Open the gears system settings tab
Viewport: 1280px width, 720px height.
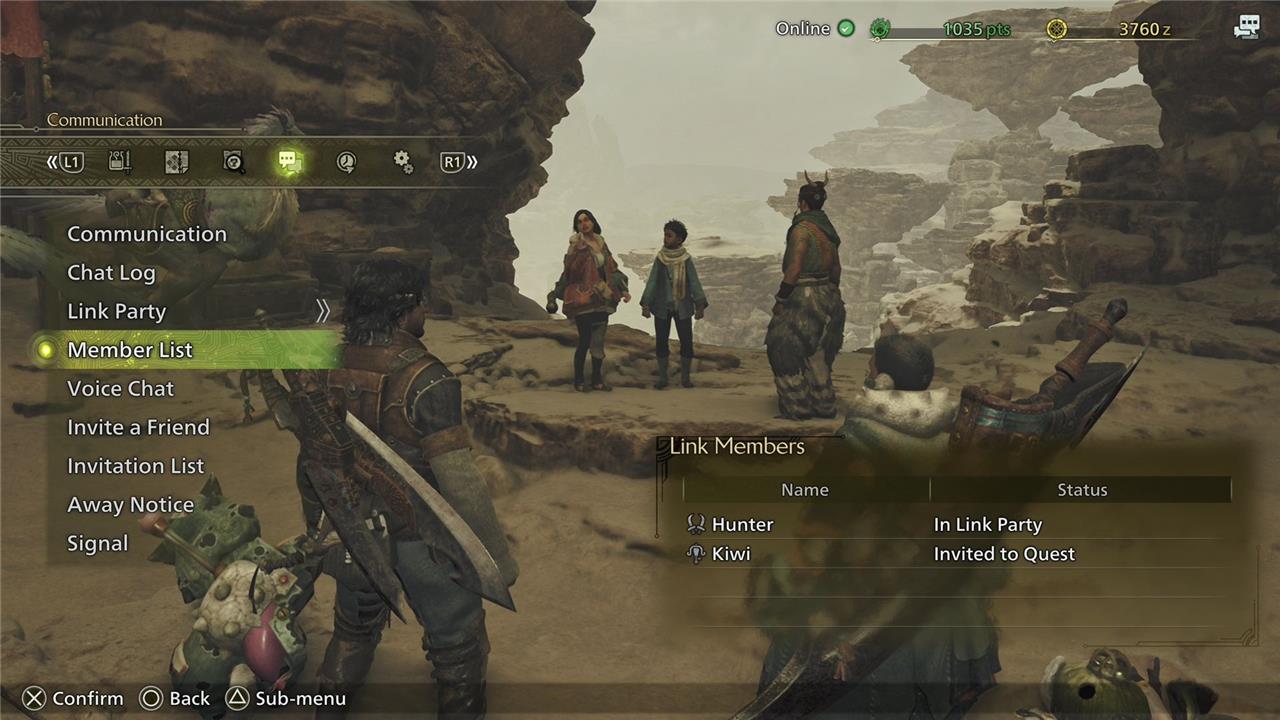(x=403, y=162)
